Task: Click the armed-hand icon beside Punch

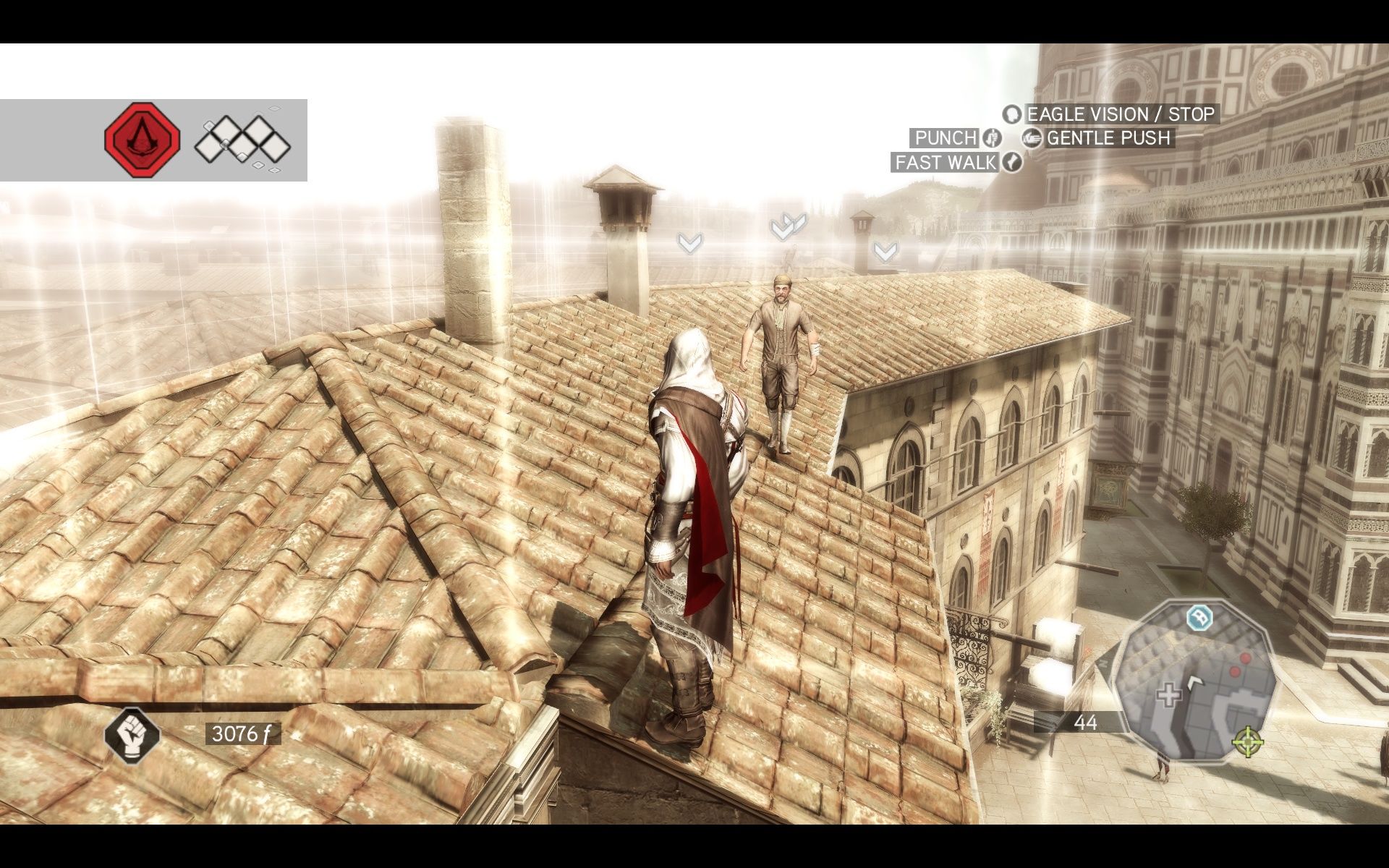Action: point(992,138)
